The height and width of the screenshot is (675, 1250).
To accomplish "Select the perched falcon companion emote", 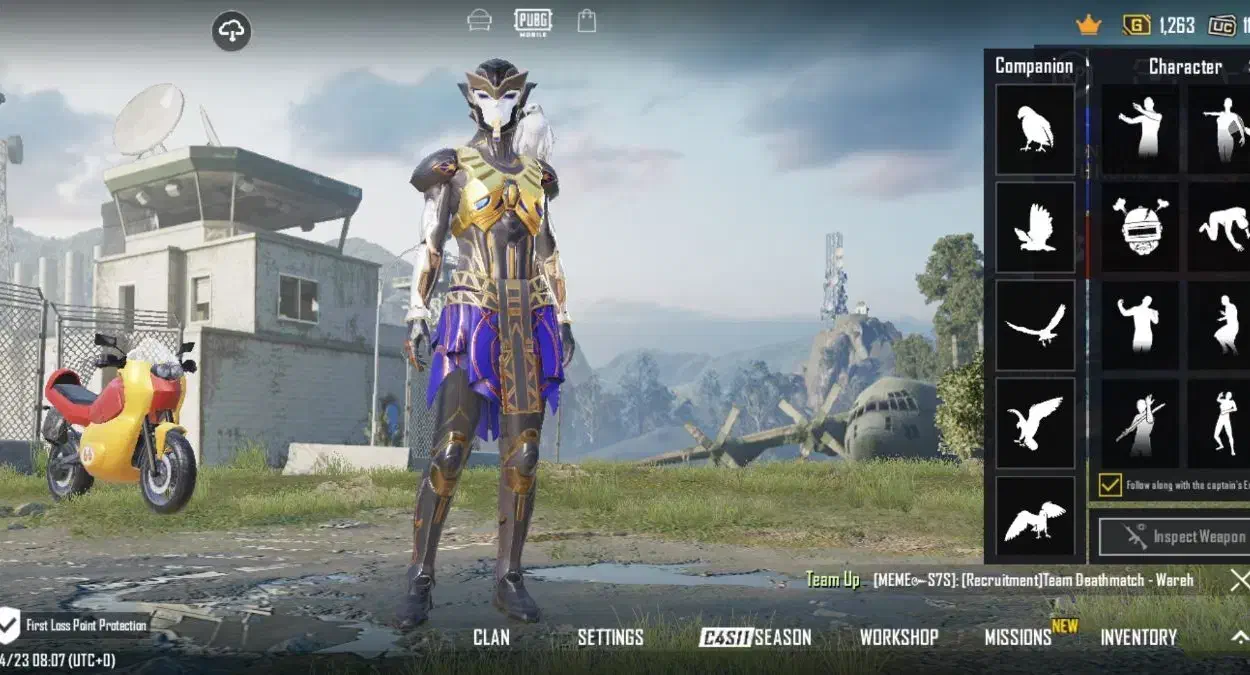I will pyautogui.click(x=1034, y=130).
